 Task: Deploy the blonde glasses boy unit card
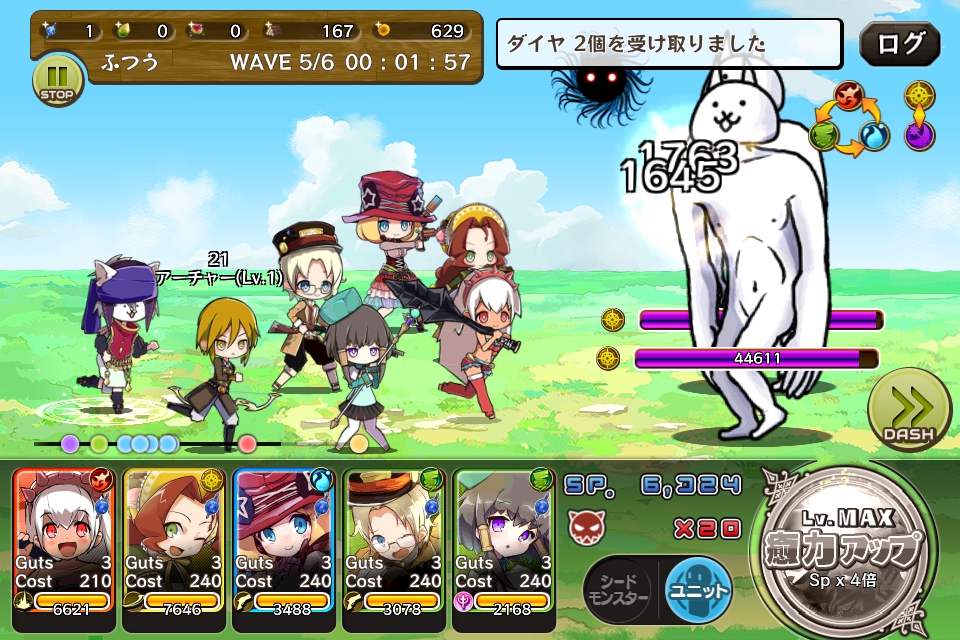coord(394,540)
